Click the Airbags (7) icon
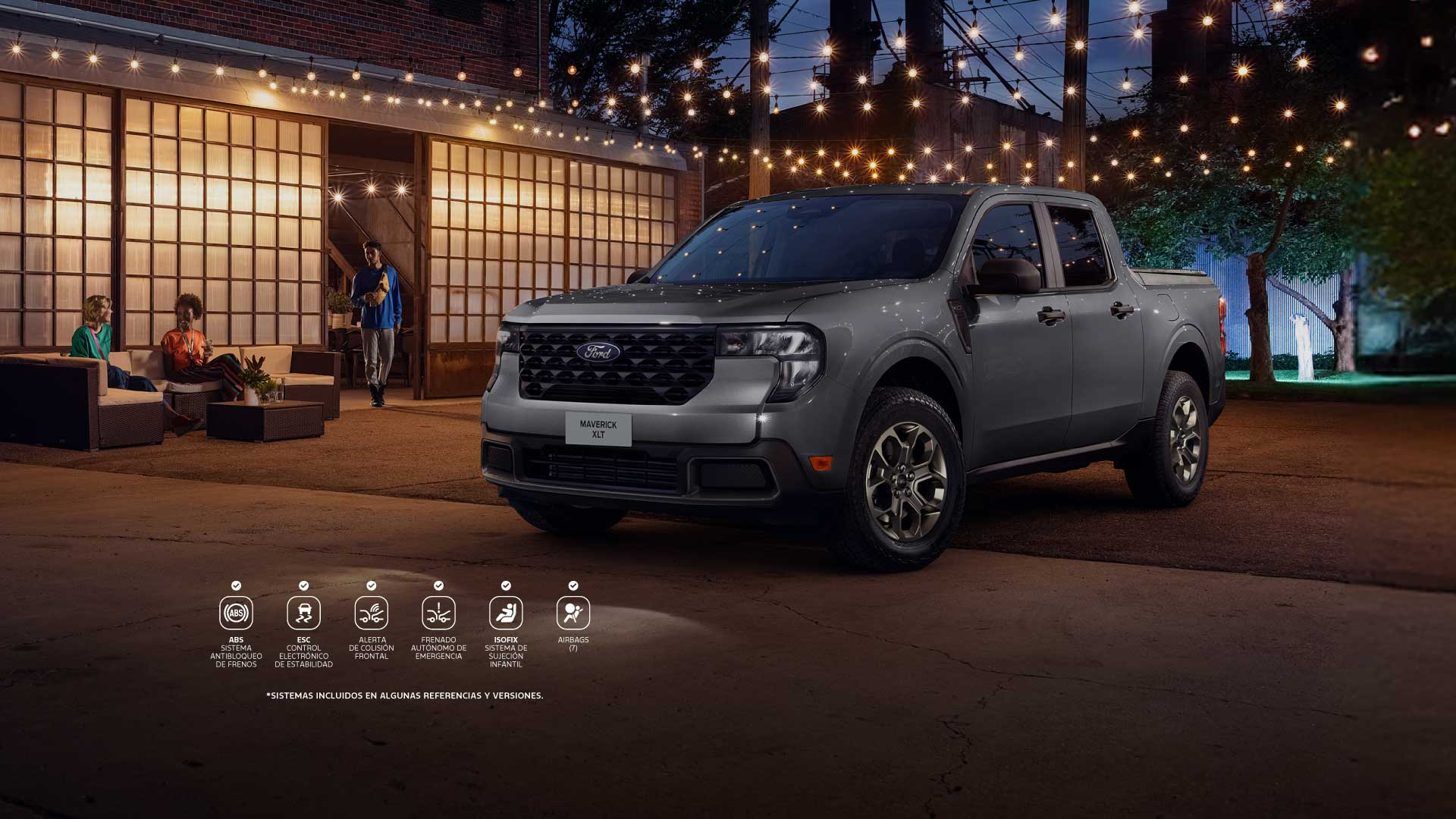 pos(573,613)
